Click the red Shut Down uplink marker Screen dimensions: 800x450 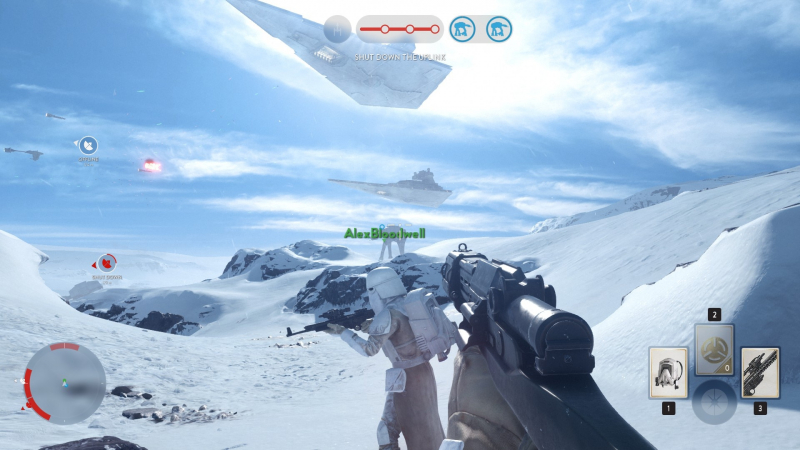(x=106, y=263)
